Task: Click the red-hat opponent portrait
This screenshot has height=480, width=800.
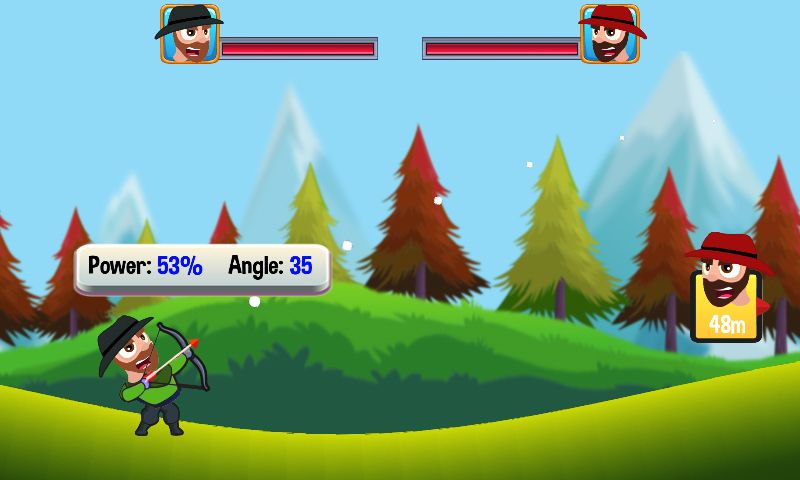Action: click(x=609, y=35)
